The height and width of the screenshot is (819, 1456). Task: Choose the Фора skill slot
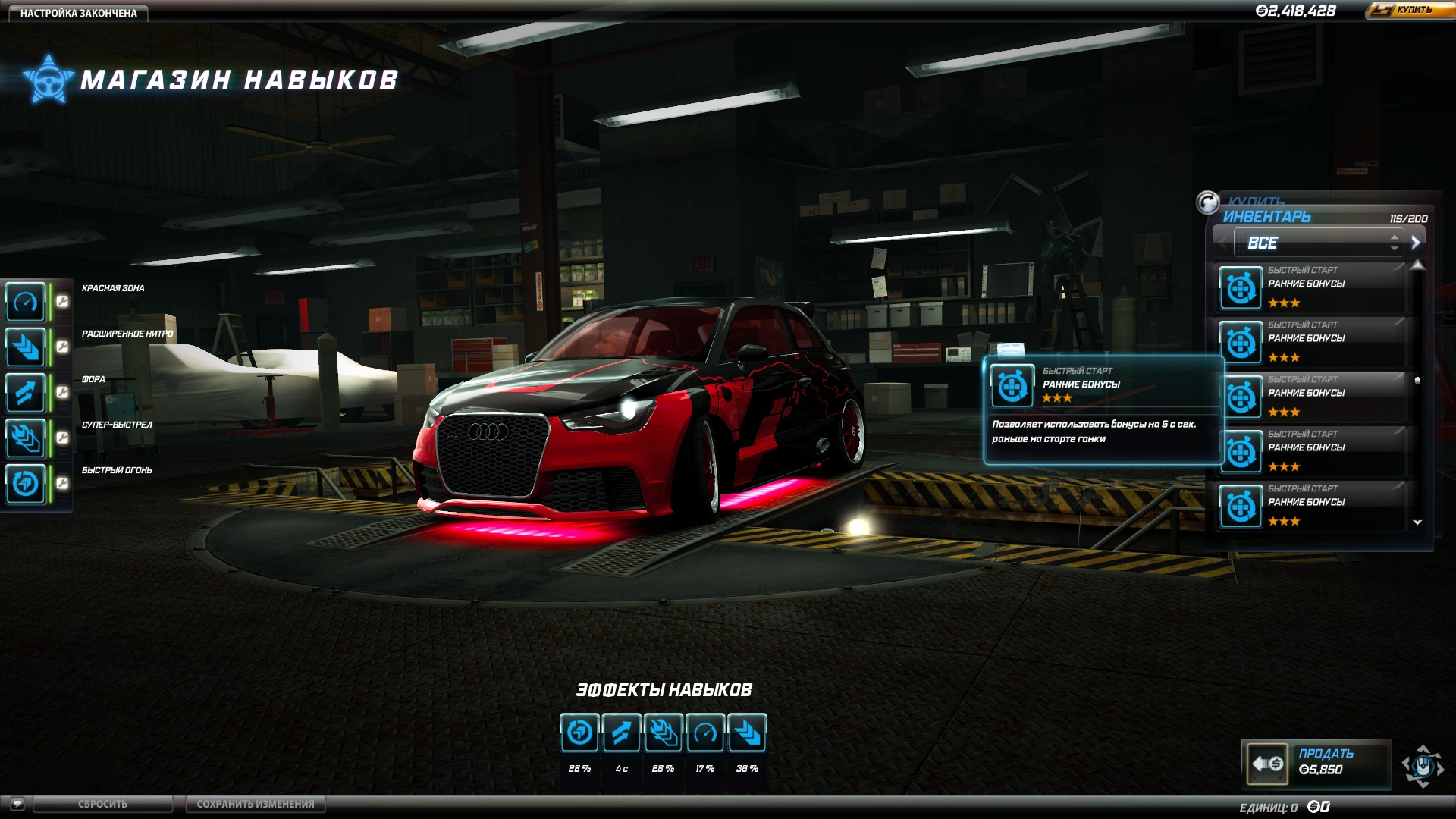27,393
